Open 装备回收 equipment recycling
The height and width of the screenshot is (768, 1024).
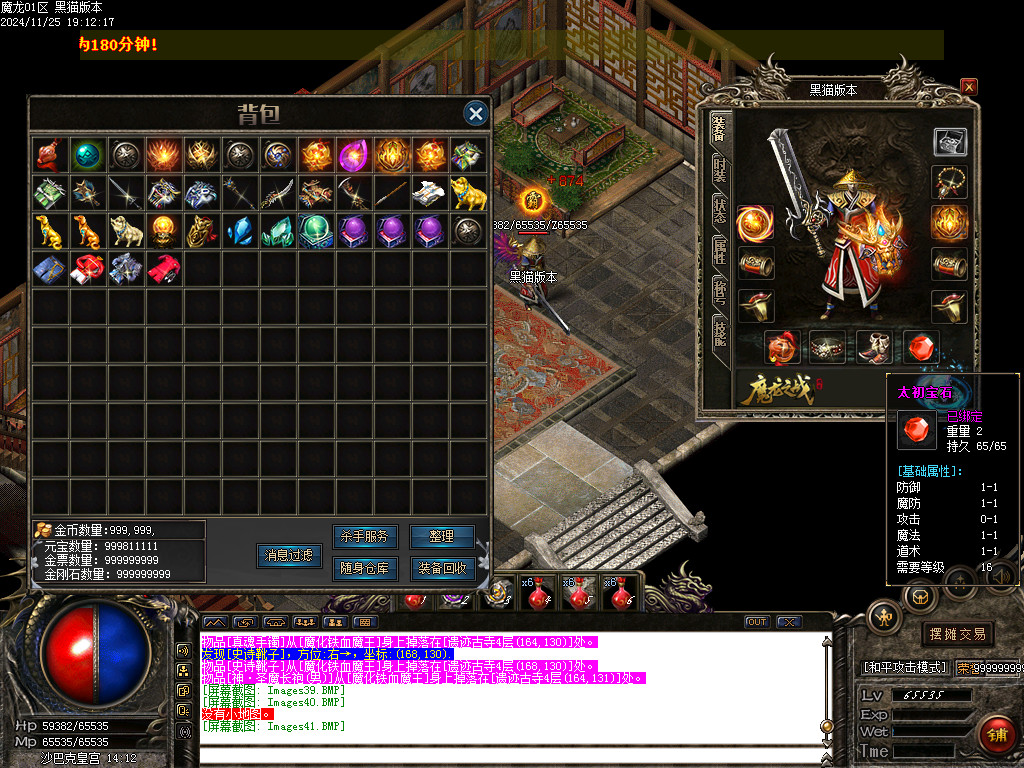point(442,569)
